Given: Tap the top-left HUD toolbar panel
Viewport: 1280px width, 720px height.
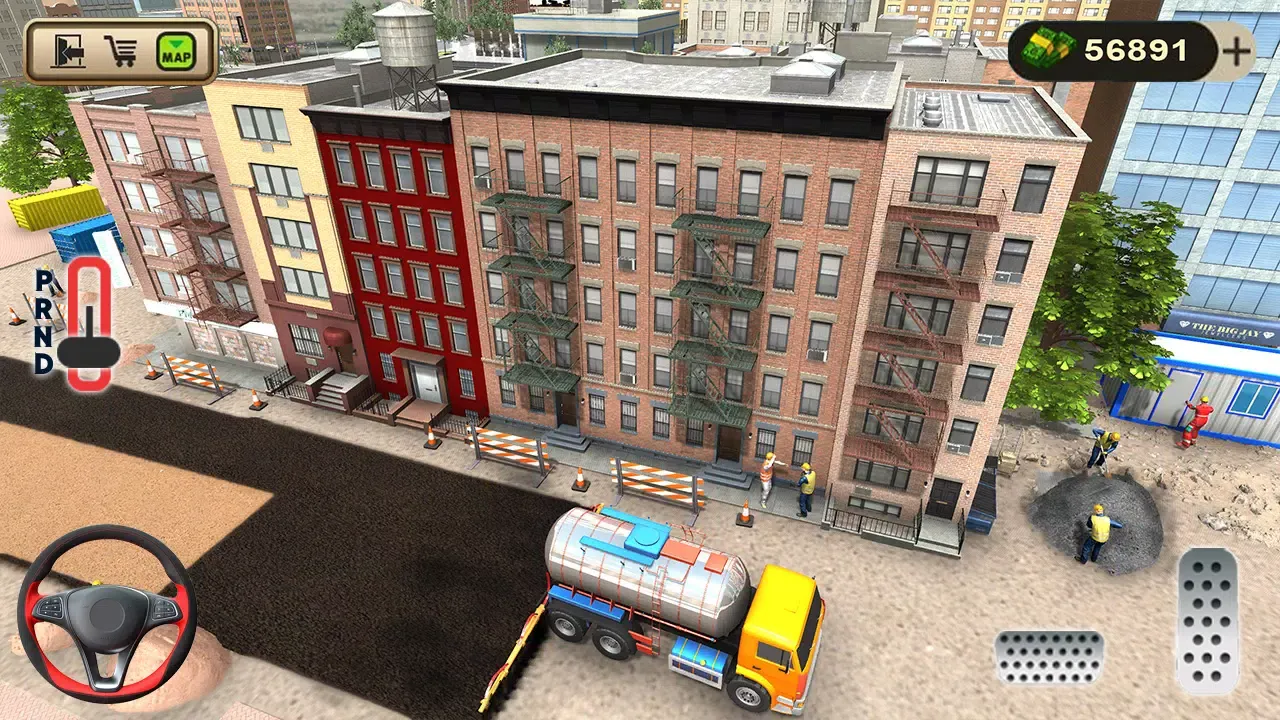Looking at the screenshot, I should click(x=120, y=49).
